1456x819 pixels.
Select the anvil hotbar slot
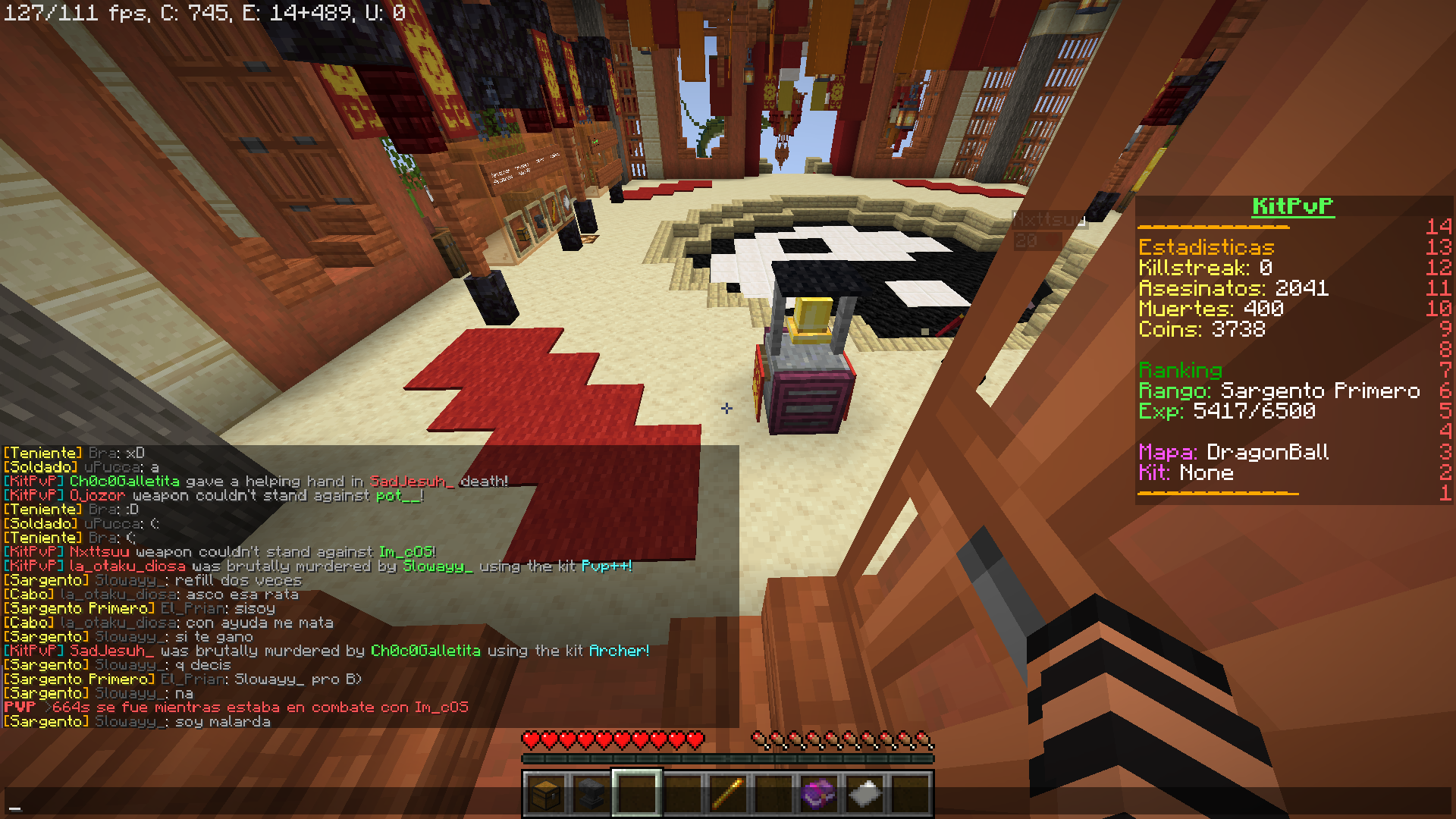click(591, 794)
